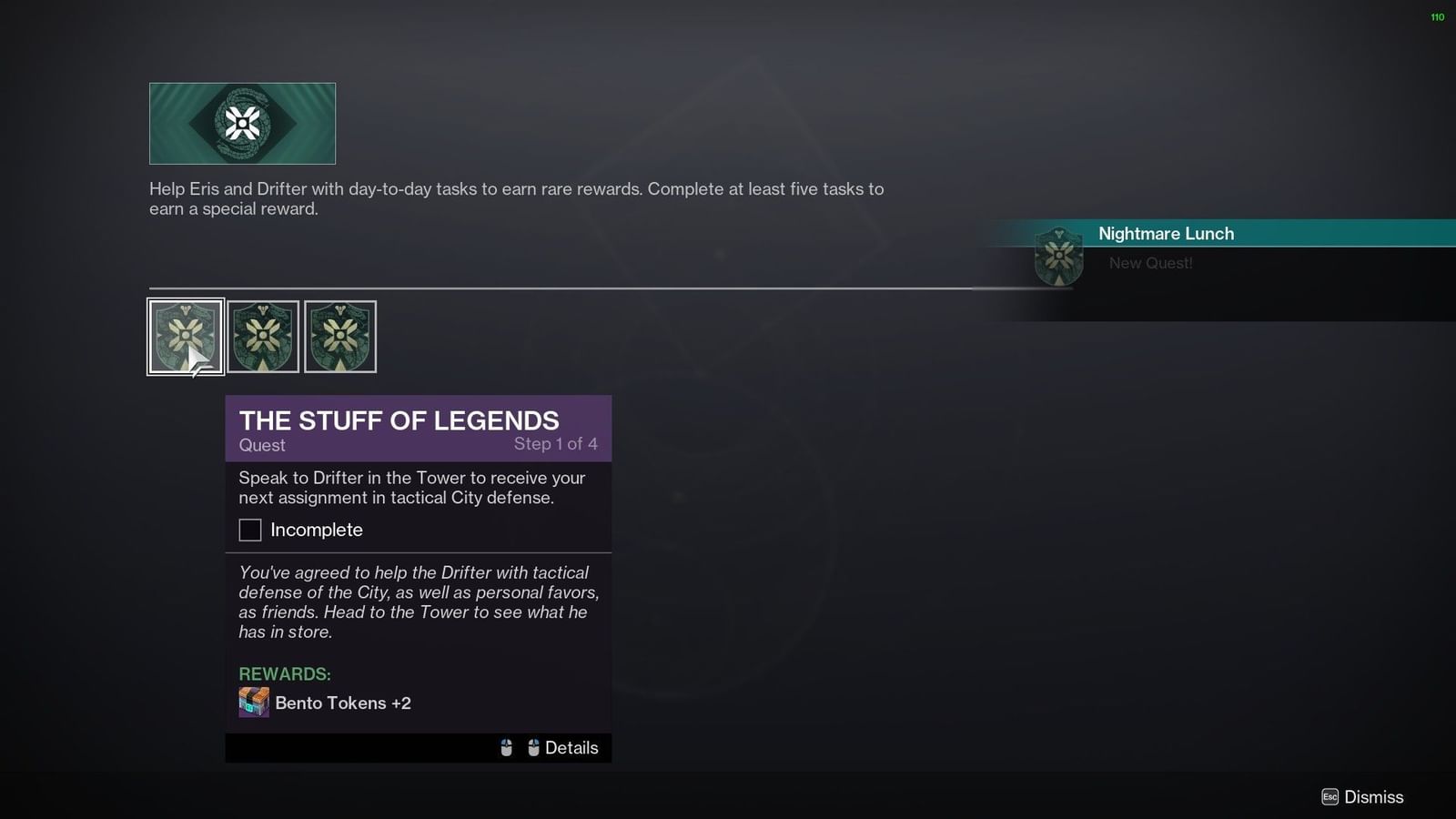Click the Quest label under the title
The height and width of the screenshot is (819, 1456).
261,445
